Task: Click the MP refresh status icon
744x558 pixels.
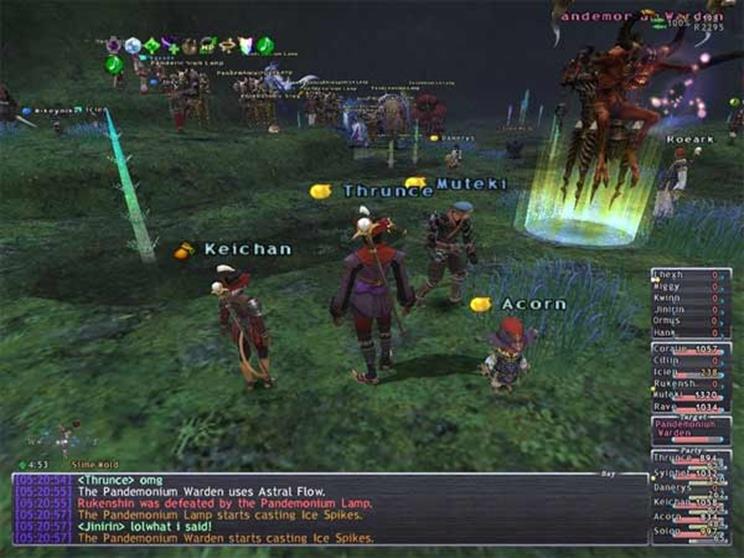Action: tap(209, 45)
